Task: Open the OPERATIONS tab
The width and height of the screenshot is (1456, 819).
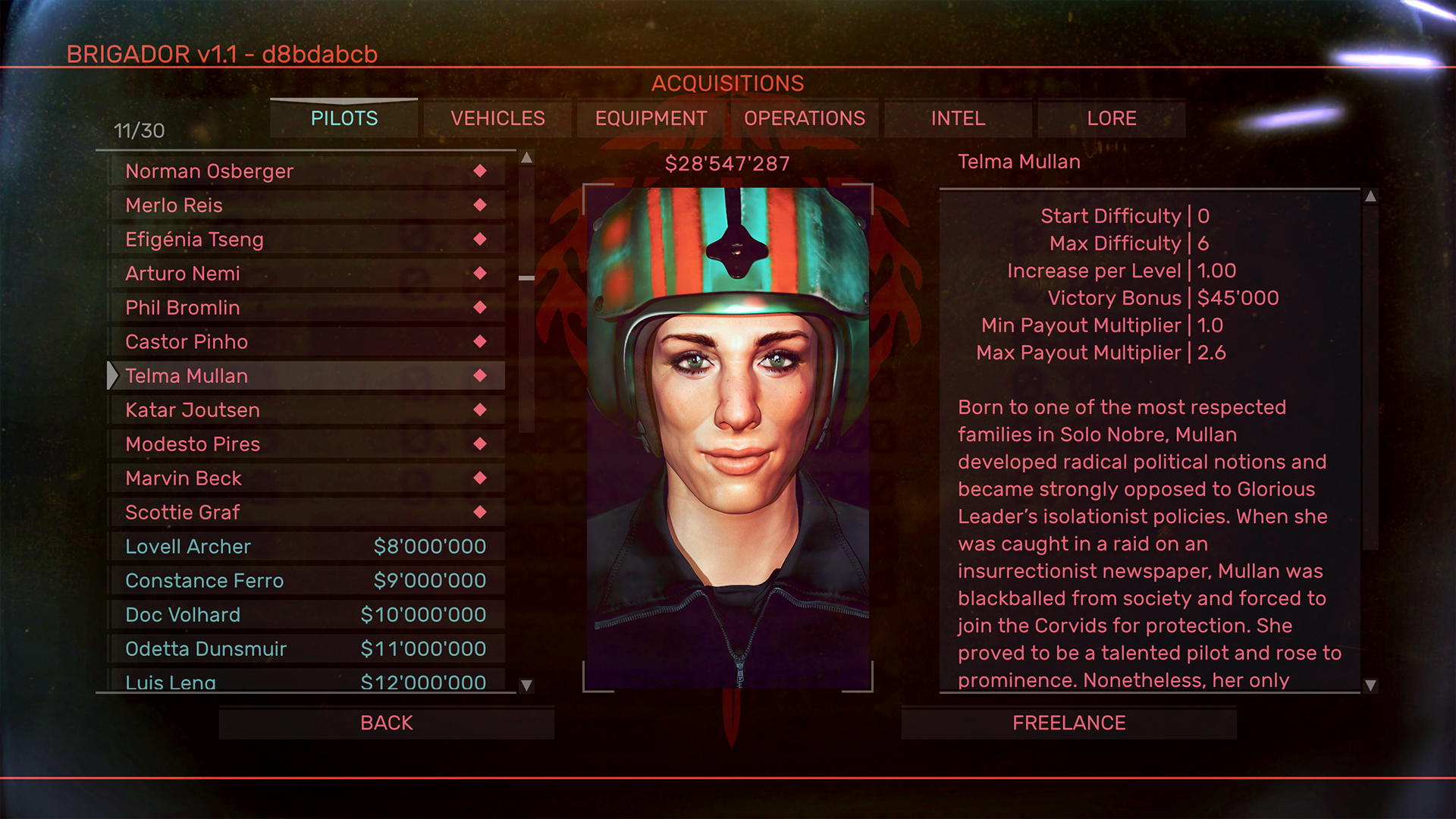Action: [804, 118]
